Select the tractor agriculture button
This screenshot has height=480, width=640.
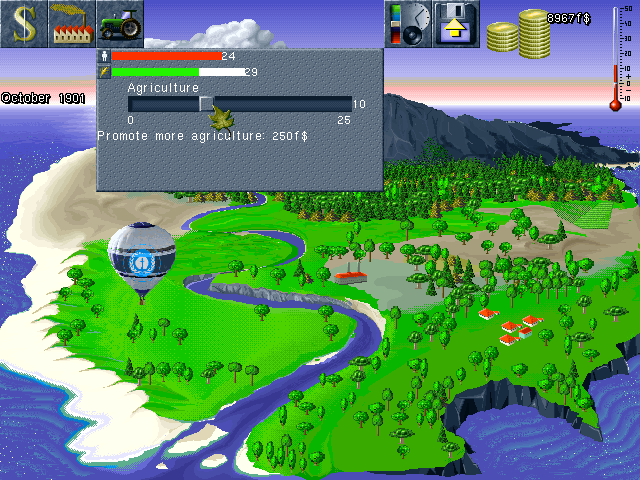(x=120, y=24)
